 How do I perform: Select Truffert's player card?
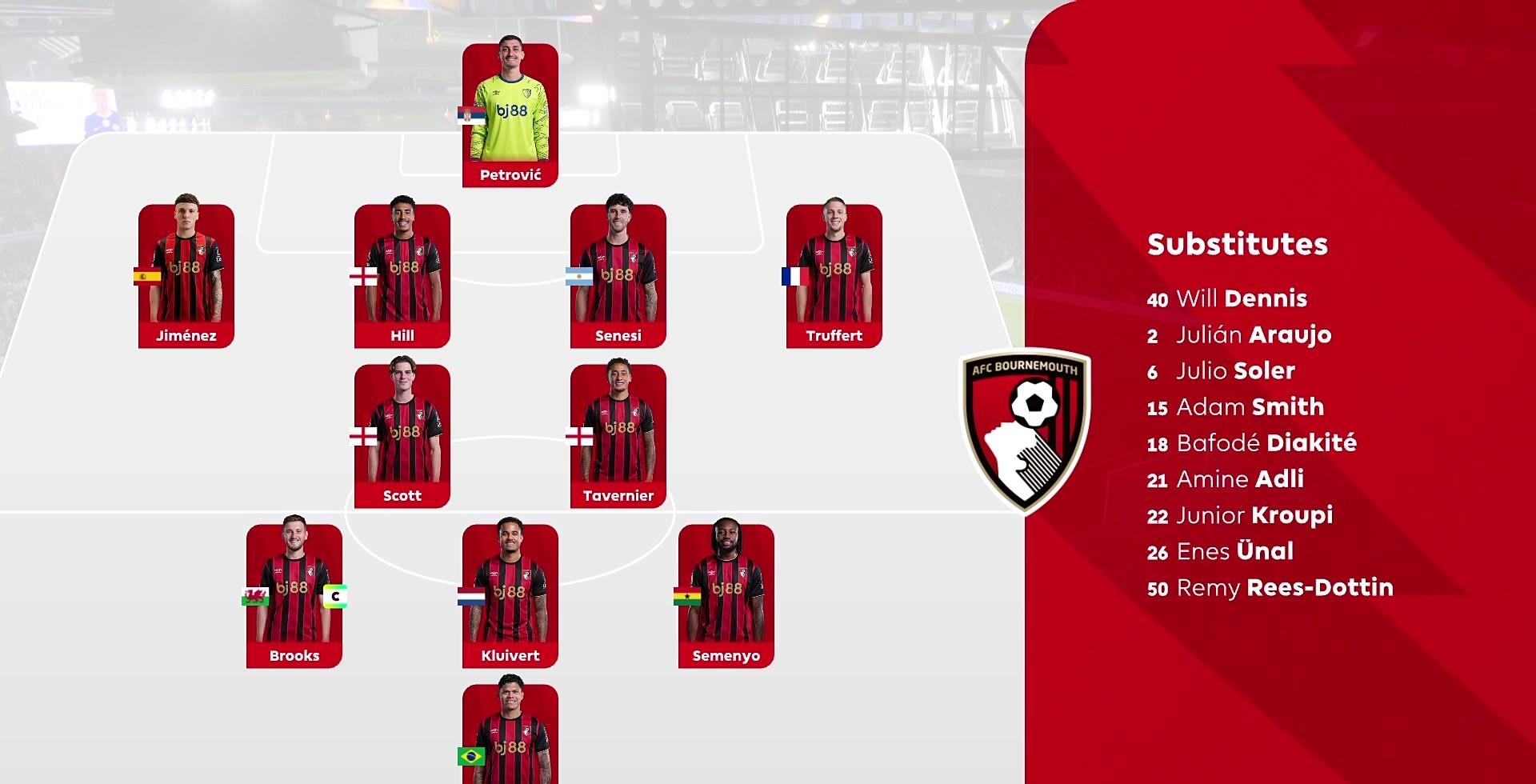834,275
